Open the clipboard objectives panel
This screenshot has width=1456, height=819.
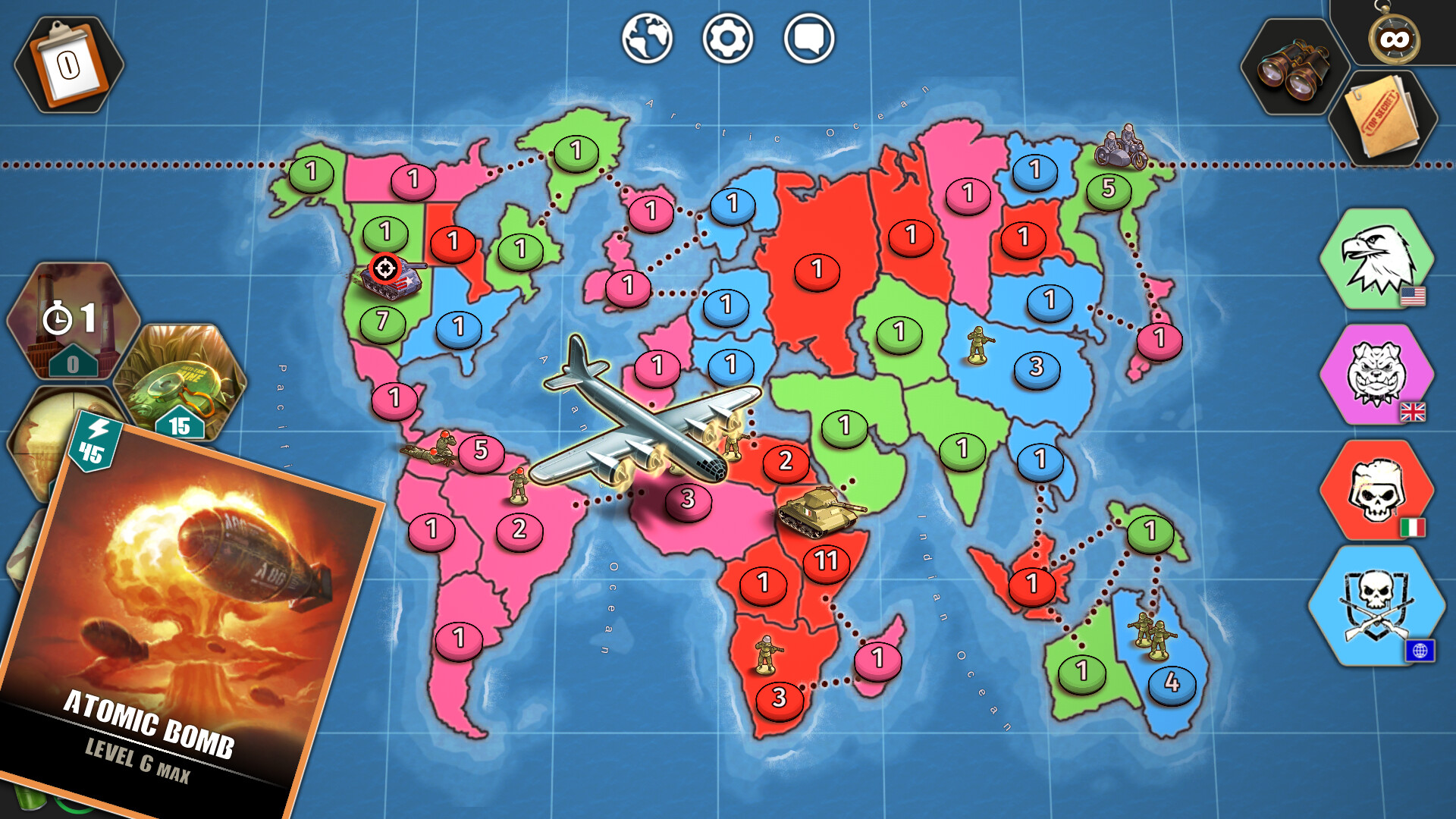pos(68,61)
